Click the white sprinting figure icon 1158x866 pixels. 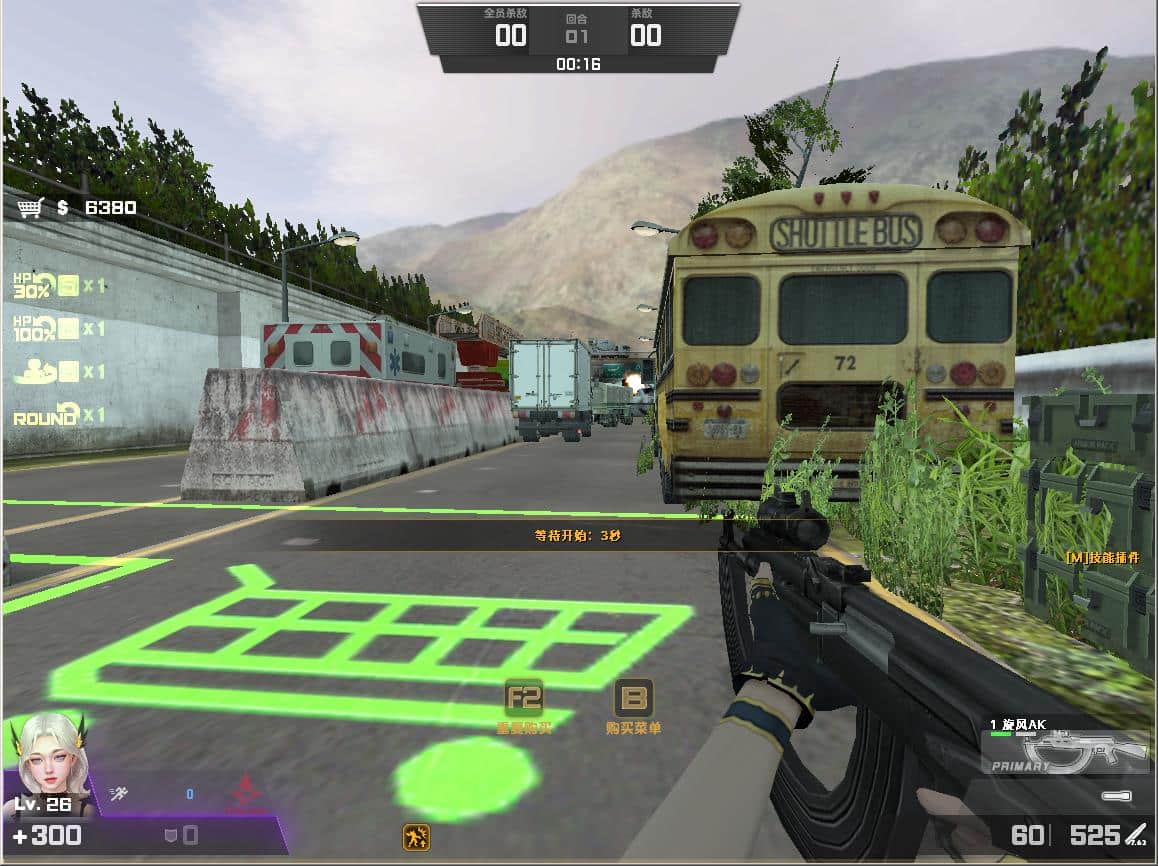(x=118, y=794)
